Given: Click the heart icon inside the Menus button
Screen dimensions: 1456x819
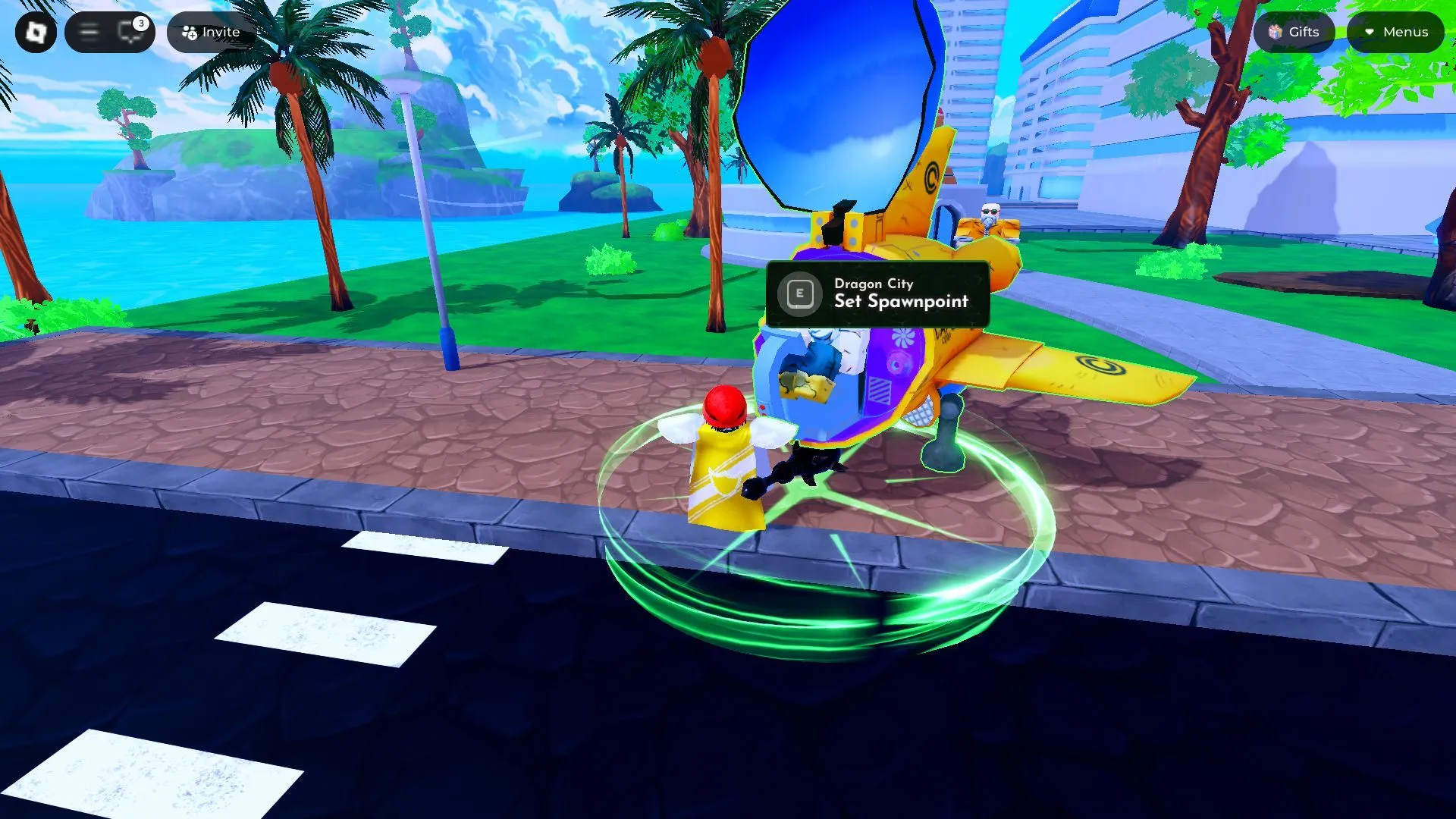Looking at the screenshot, I should [x=1370, y=32].
